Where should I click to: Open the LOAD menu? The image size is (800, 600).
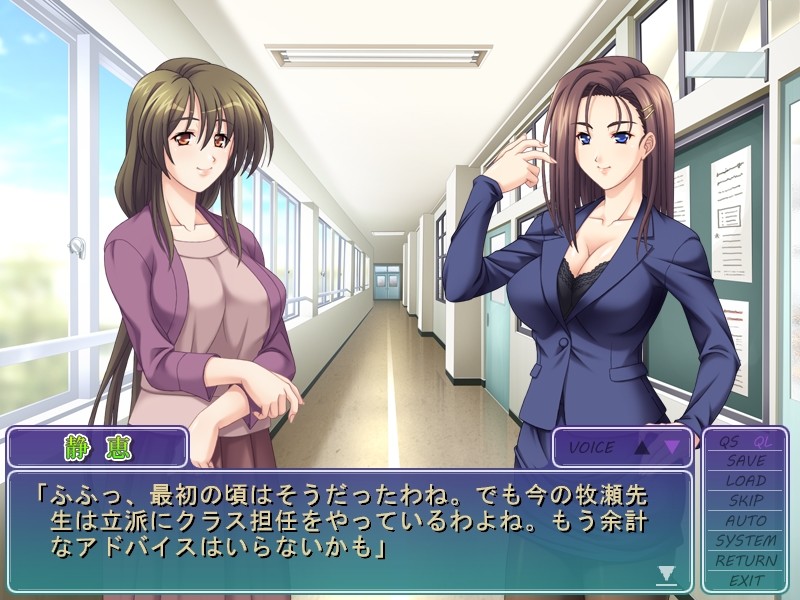coord(746,481)
